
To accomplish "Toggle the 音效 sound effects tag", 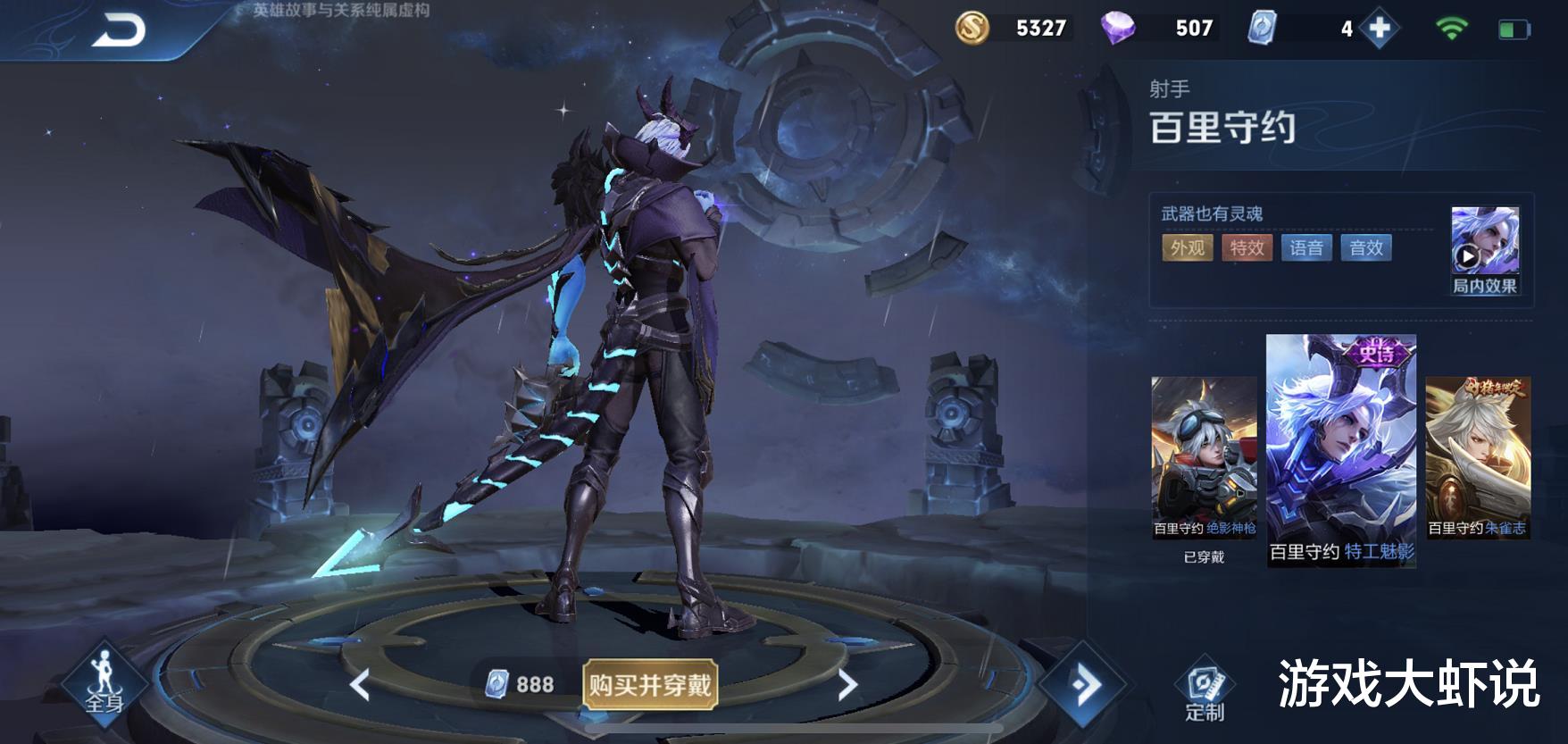I will (1367, 249).
